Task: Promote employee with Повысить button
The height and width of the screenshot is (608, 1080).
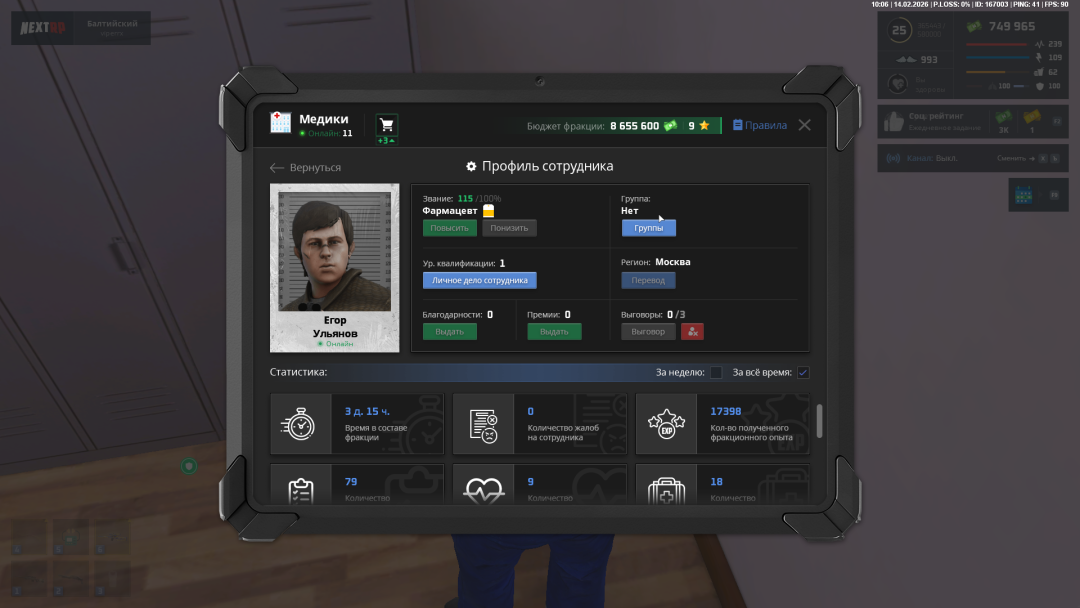Action: point(449,228)
